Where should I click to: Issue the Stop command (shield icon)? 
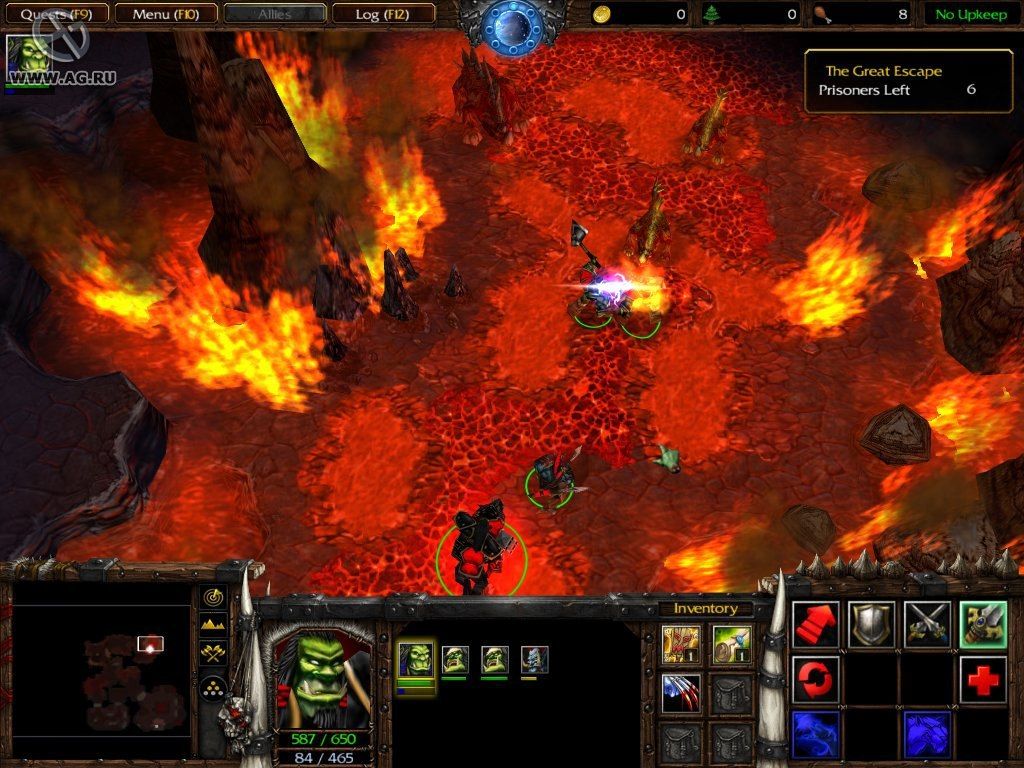871,625
